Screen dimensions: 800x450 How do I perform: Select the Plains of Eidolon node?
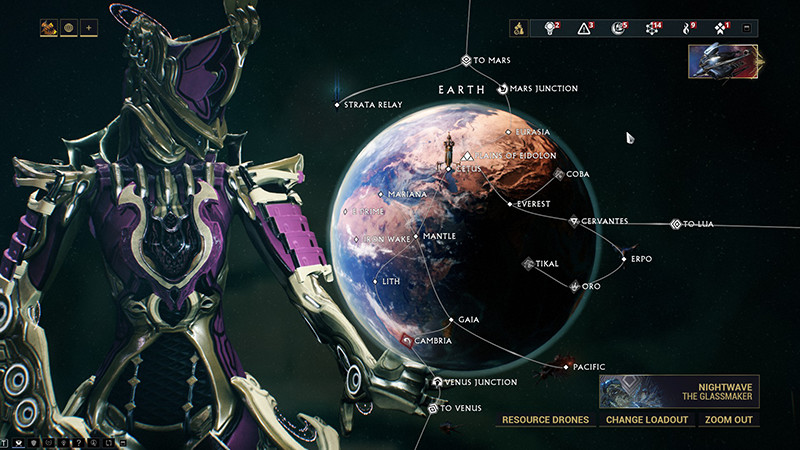[x=467, y=156]
